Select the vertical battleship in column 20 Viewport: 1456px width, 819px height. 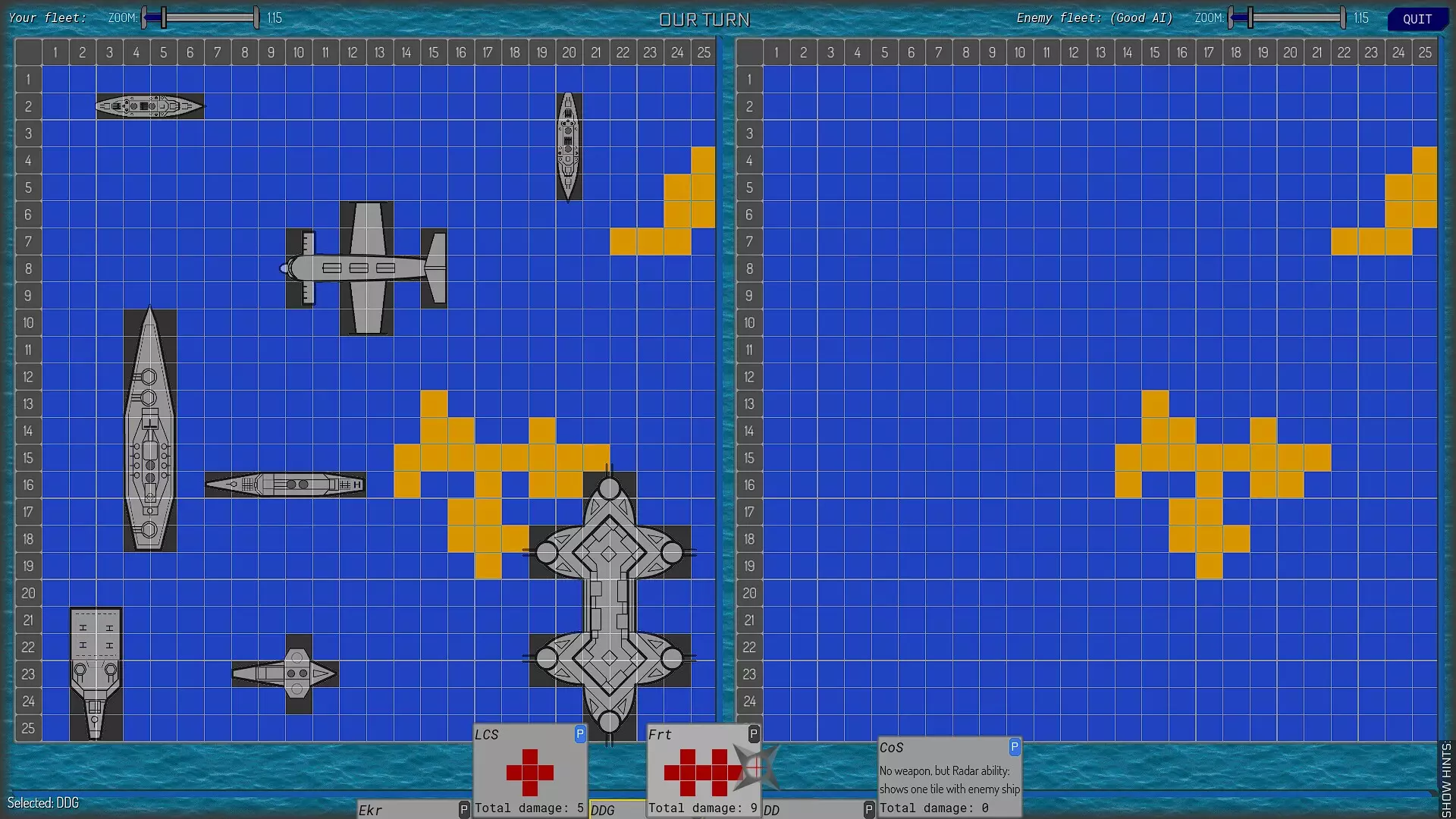point(569,148)
